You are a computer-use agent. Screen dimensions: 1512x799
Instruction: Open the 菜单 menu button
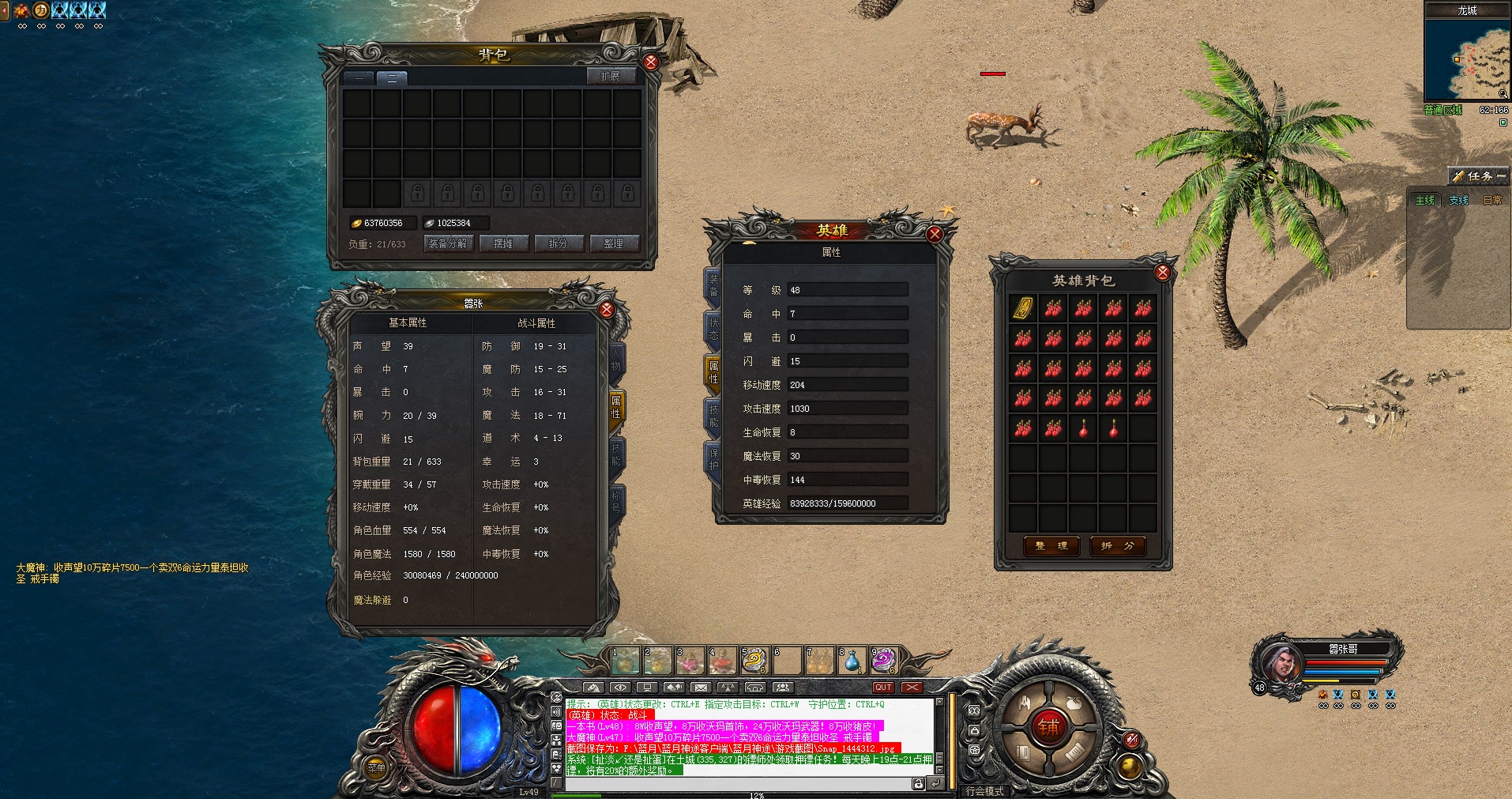click(377, 767)
